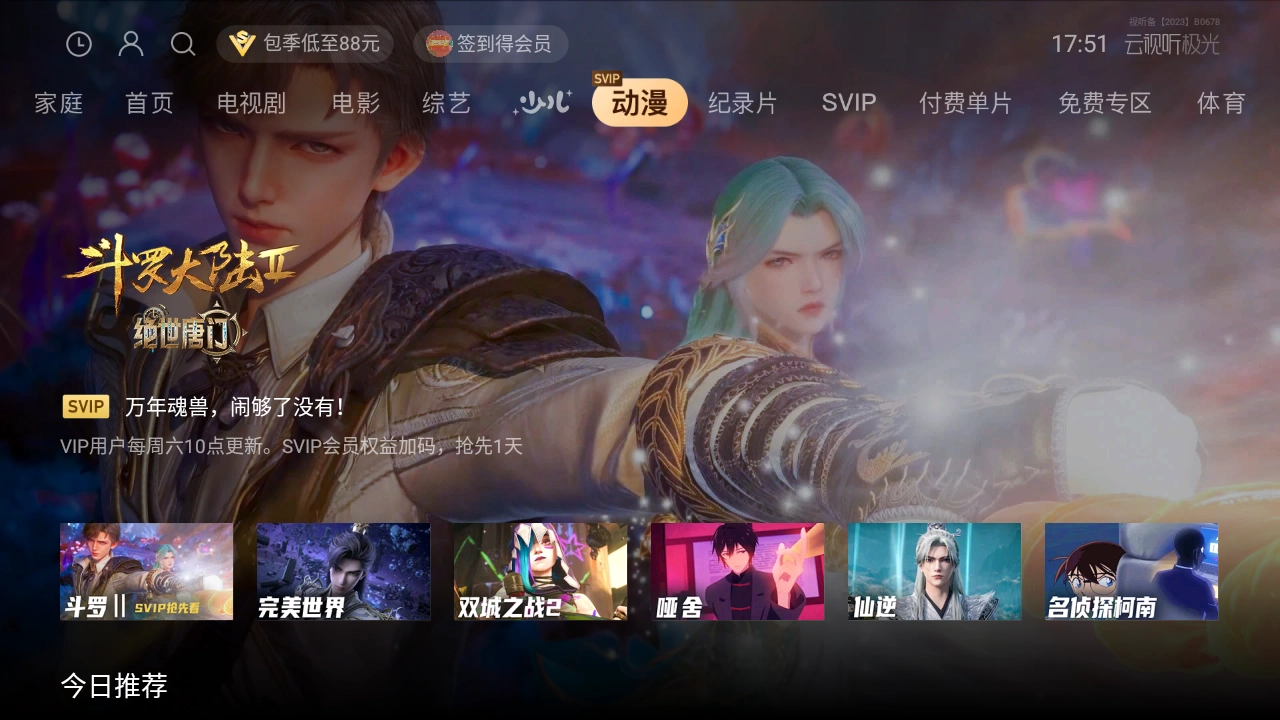Open the 免费专区 section

[1105, 104]
